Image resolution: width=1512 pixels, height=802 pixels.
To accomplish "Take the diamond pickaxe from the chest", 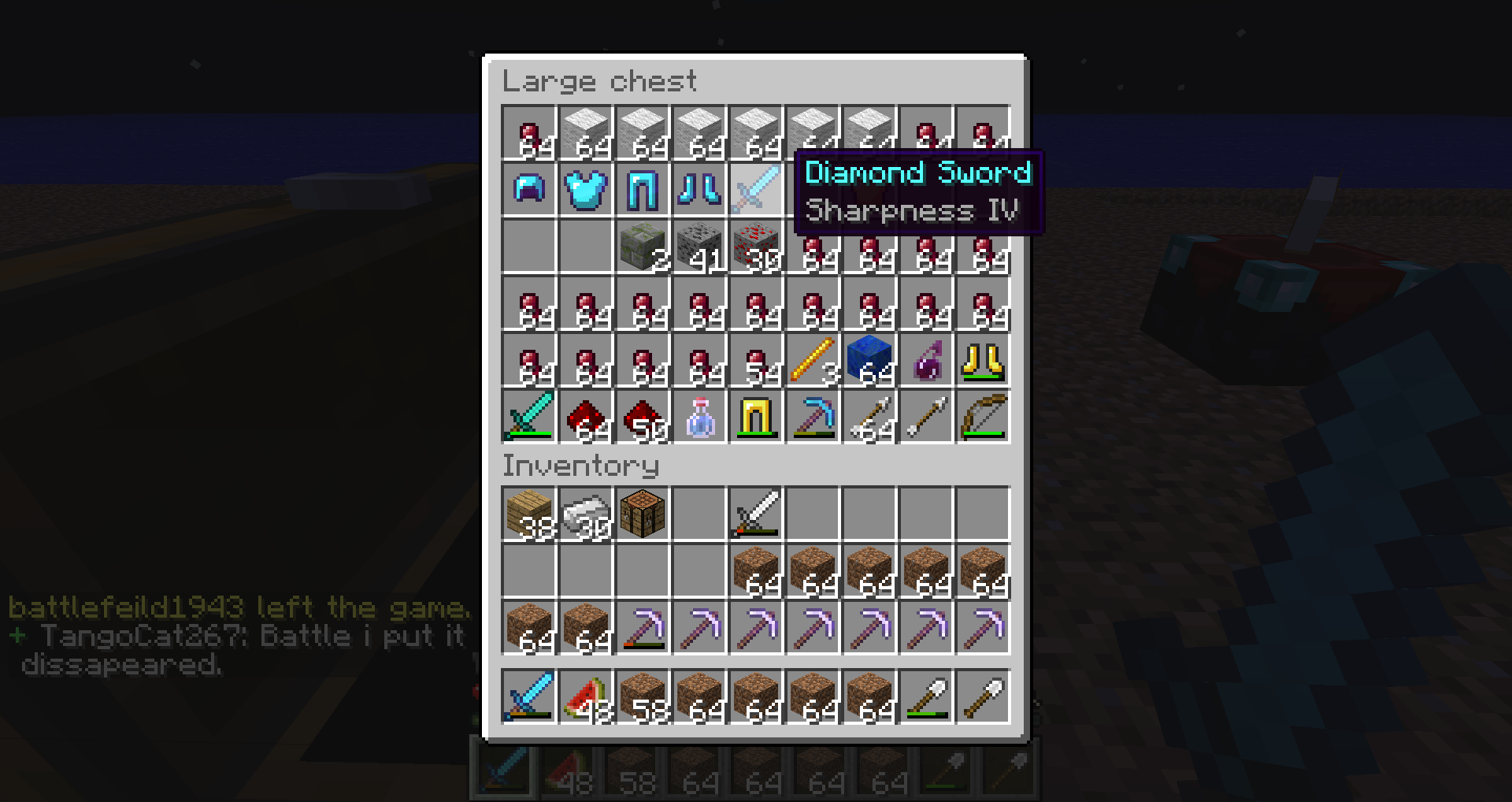I will (813, 417).
